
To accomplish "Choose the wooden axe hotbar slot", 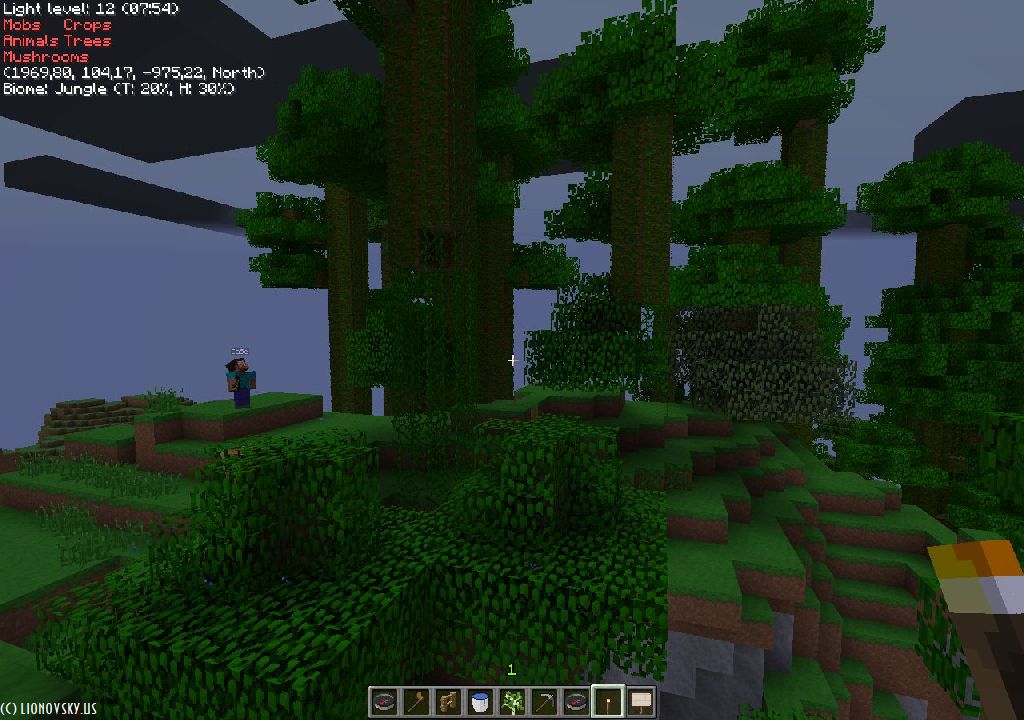I will tap(416, 702).
